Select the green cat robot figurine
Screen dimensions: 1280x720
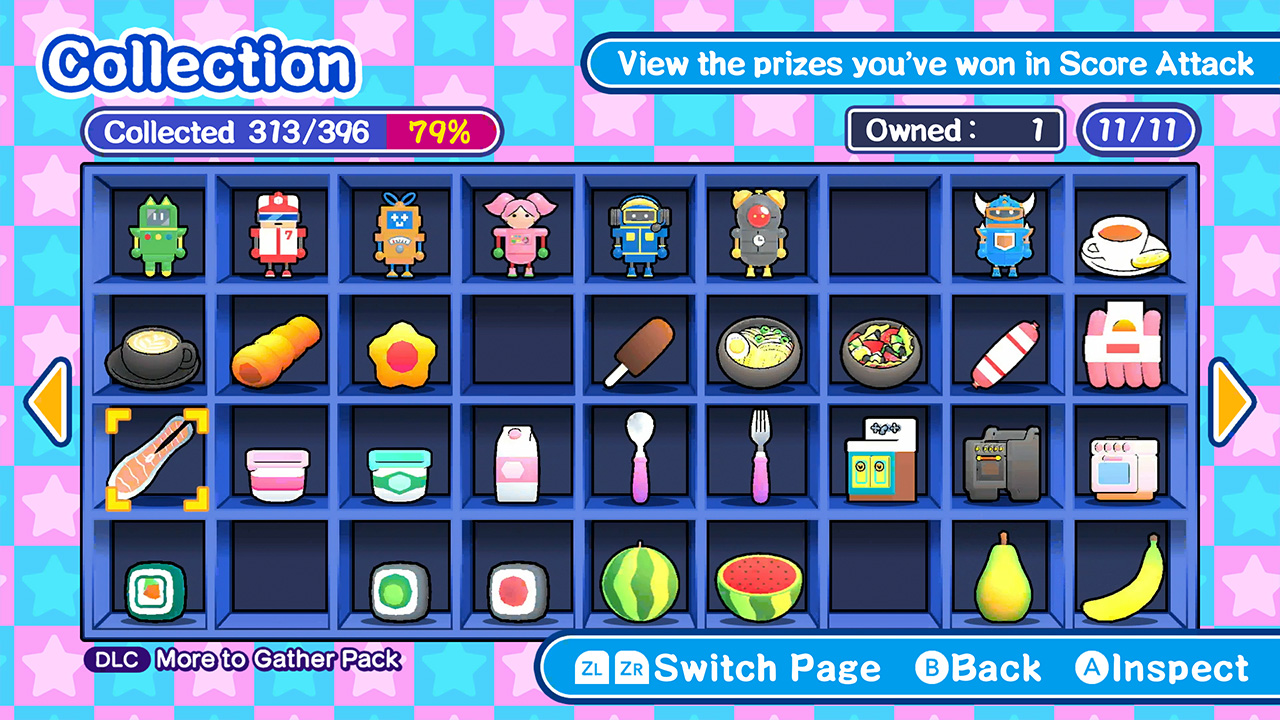(157, 232)
